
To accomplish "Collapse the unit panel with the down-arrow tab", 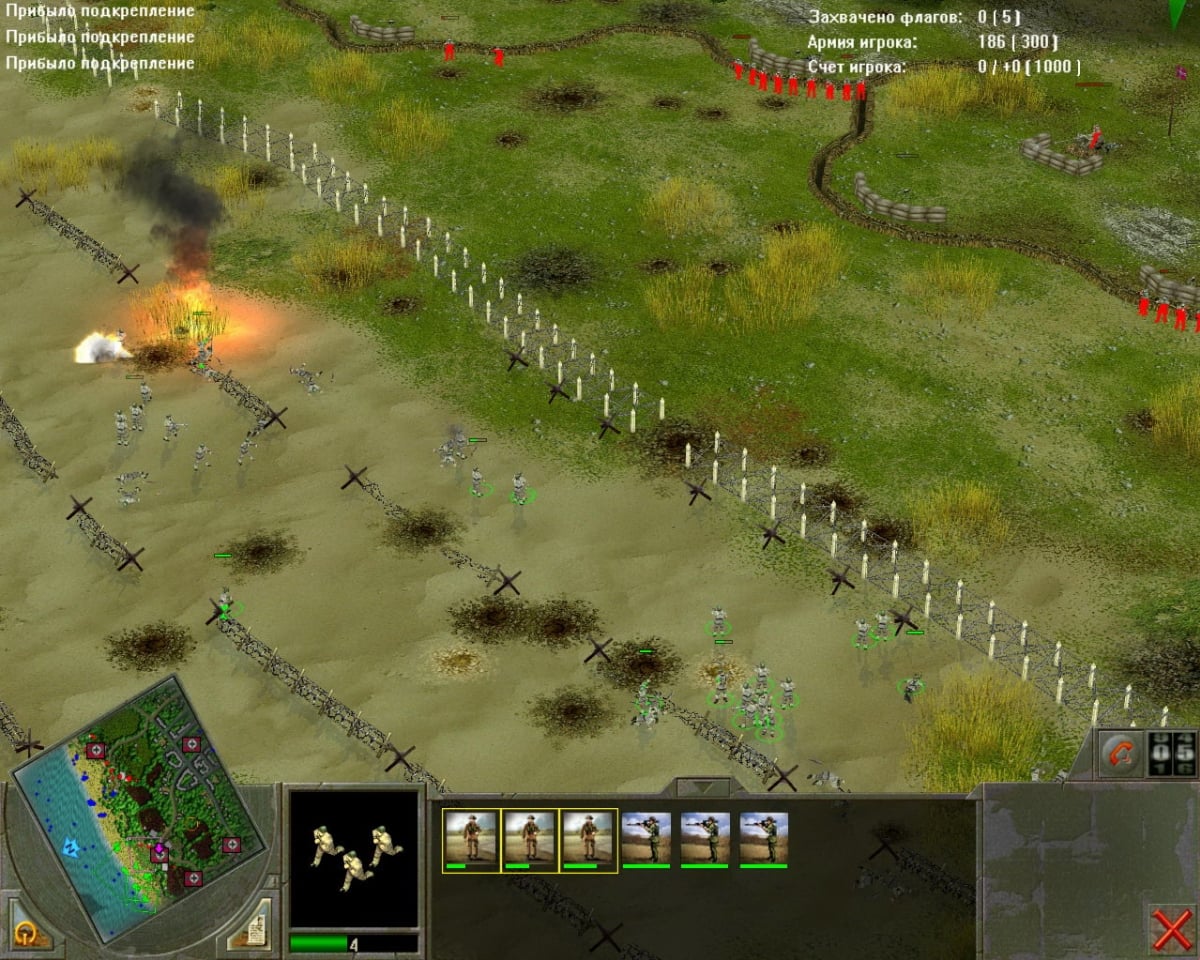I will [703, 787].
